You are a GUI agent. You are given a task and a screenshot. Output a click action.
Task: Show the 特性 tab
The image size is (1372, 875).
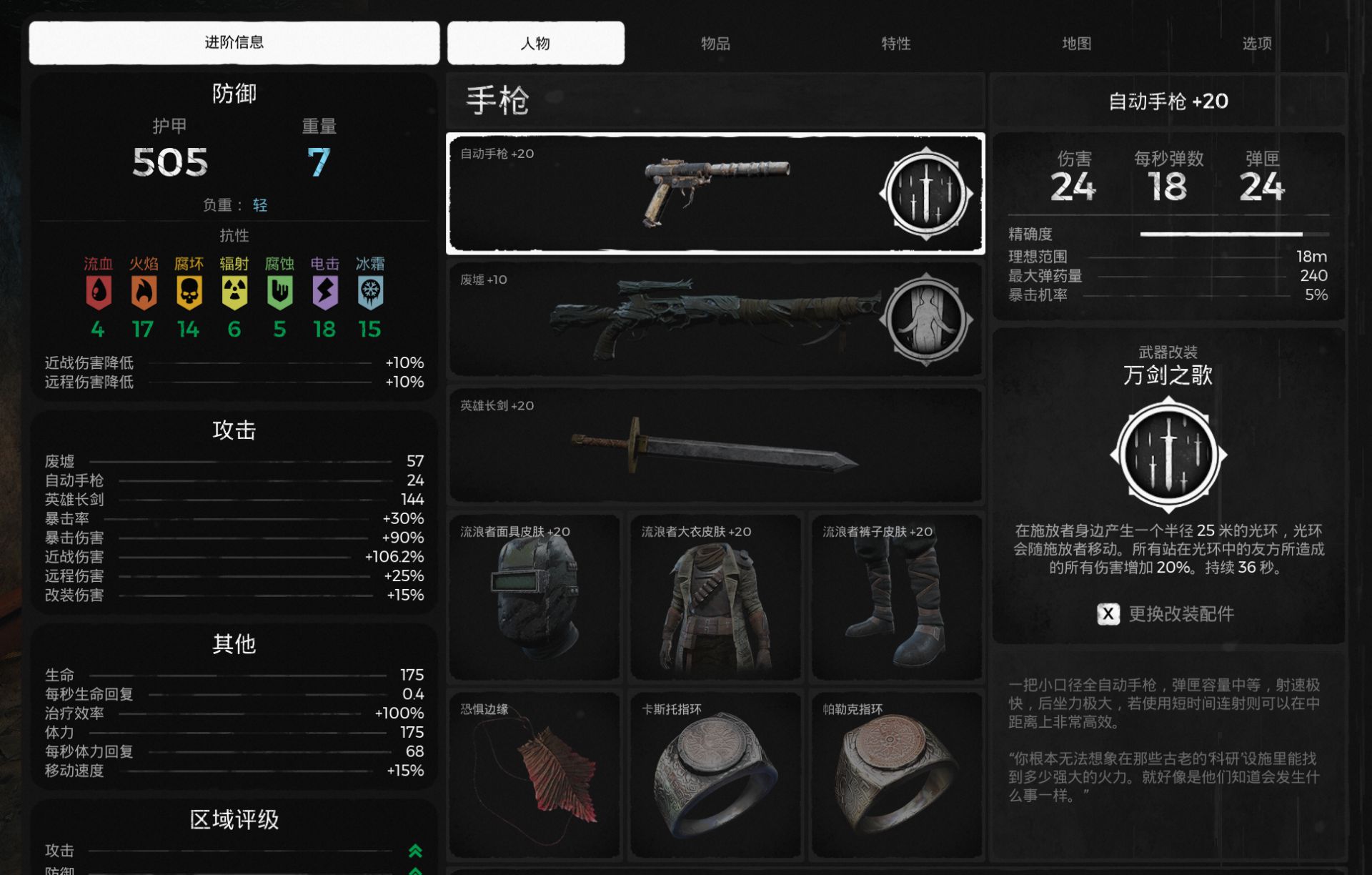pyautogui.click(x=895, y=44)
